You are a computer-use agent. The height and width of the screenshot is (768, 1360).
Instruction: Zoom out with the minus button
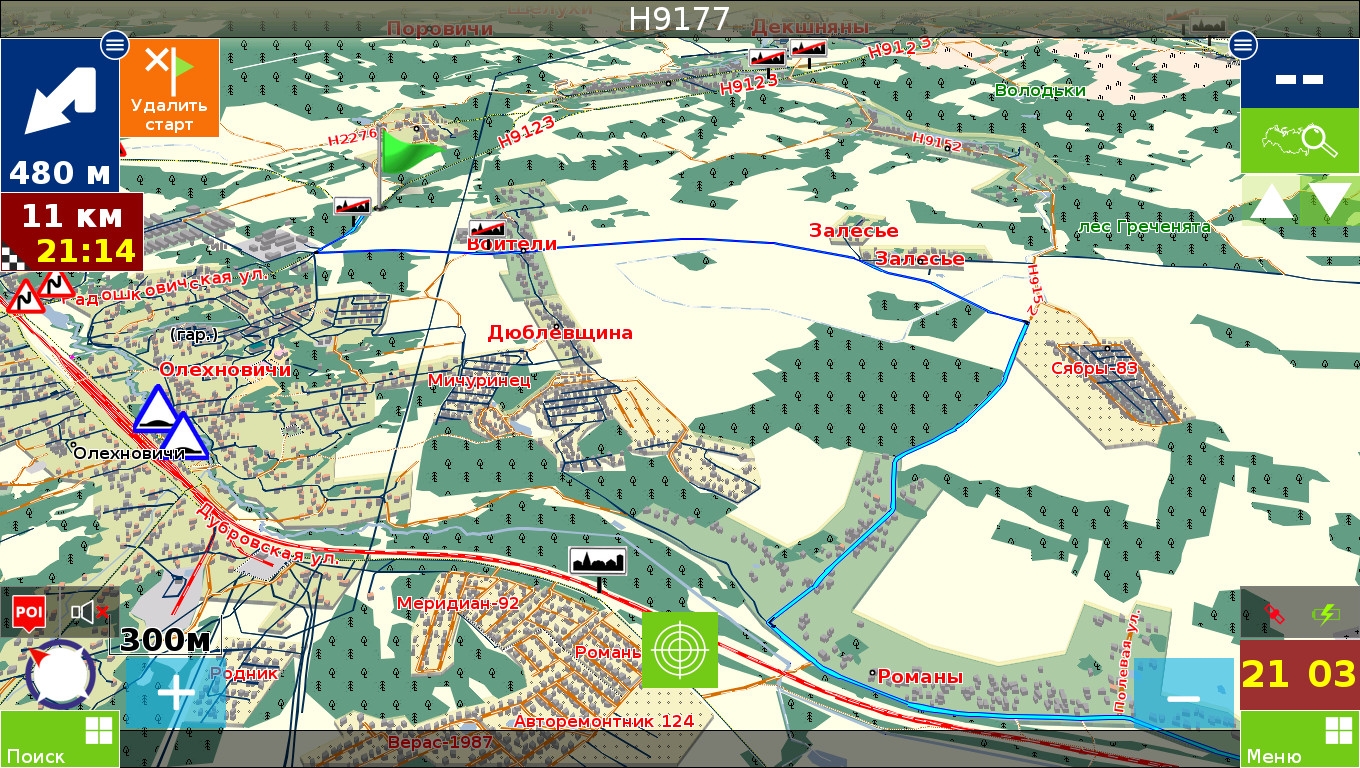click(1183, 696)
